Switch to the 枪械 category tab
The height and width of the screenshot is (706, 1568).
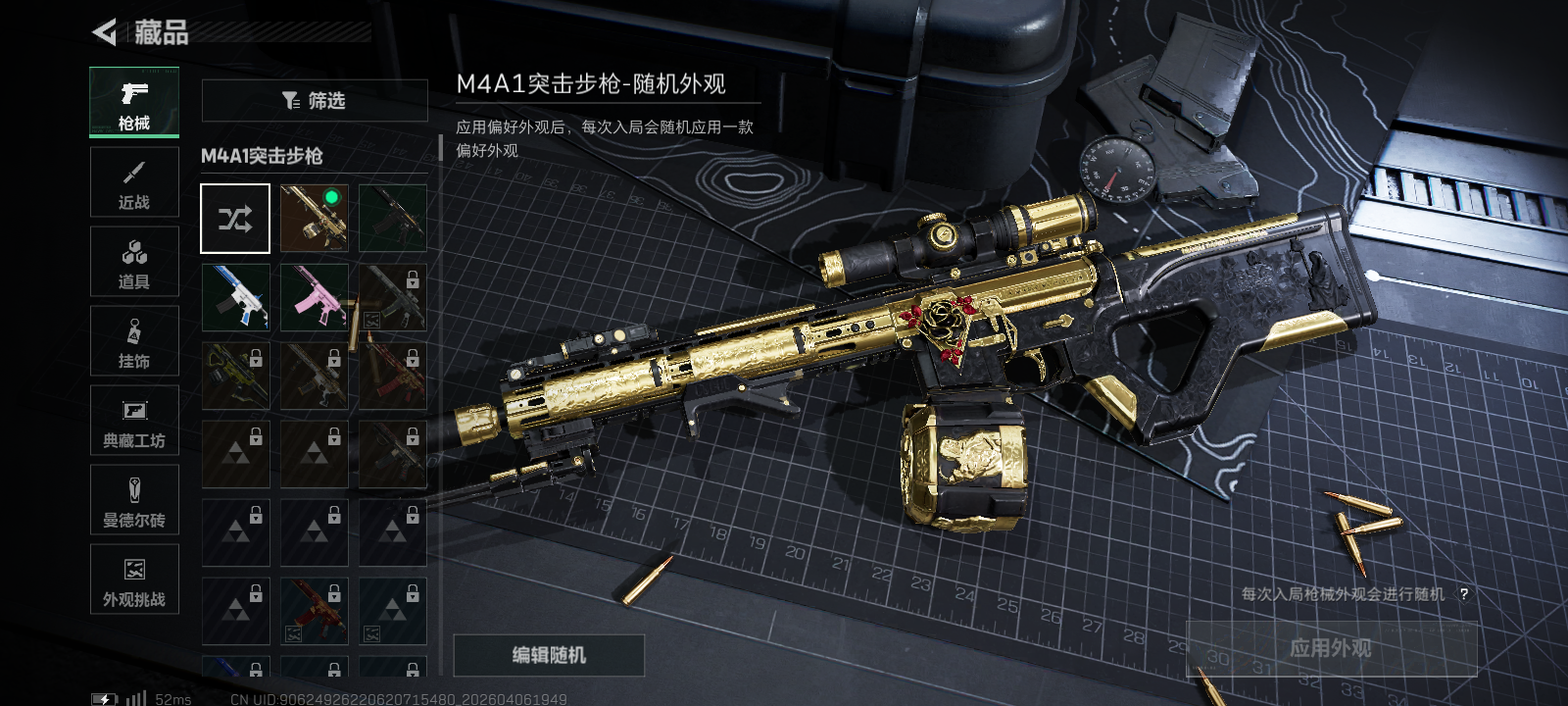(134, 102)
